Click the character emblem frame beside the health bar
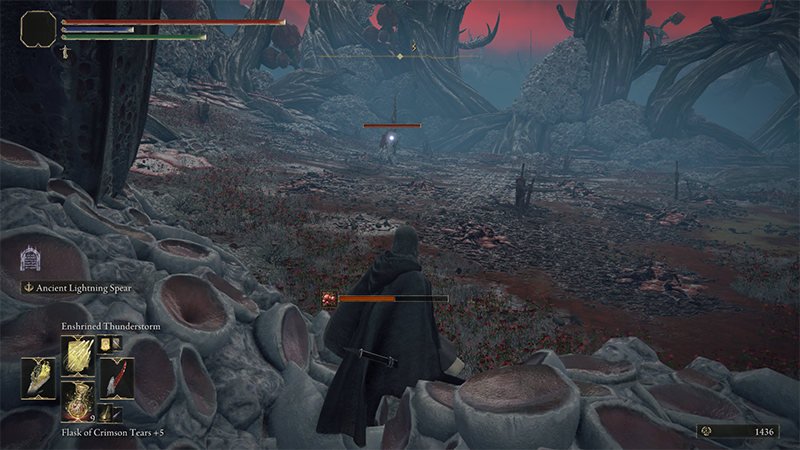The height and width of the screenshot is (450, 800). (39, 28)
